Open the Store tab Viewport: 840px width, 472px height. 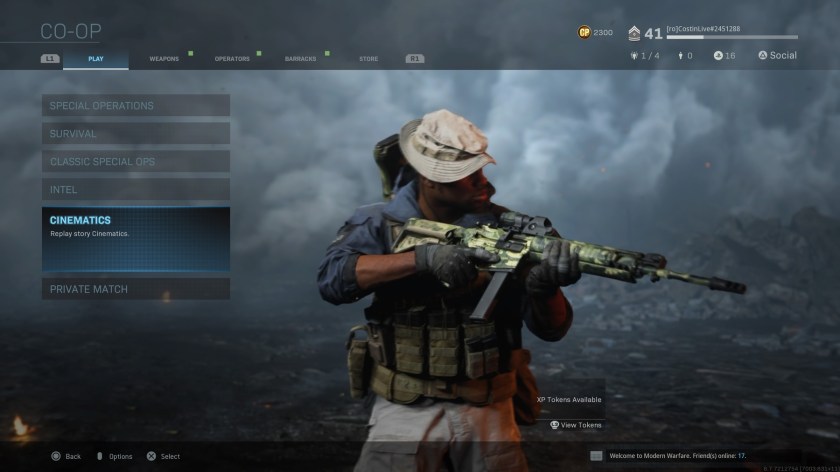369,59
